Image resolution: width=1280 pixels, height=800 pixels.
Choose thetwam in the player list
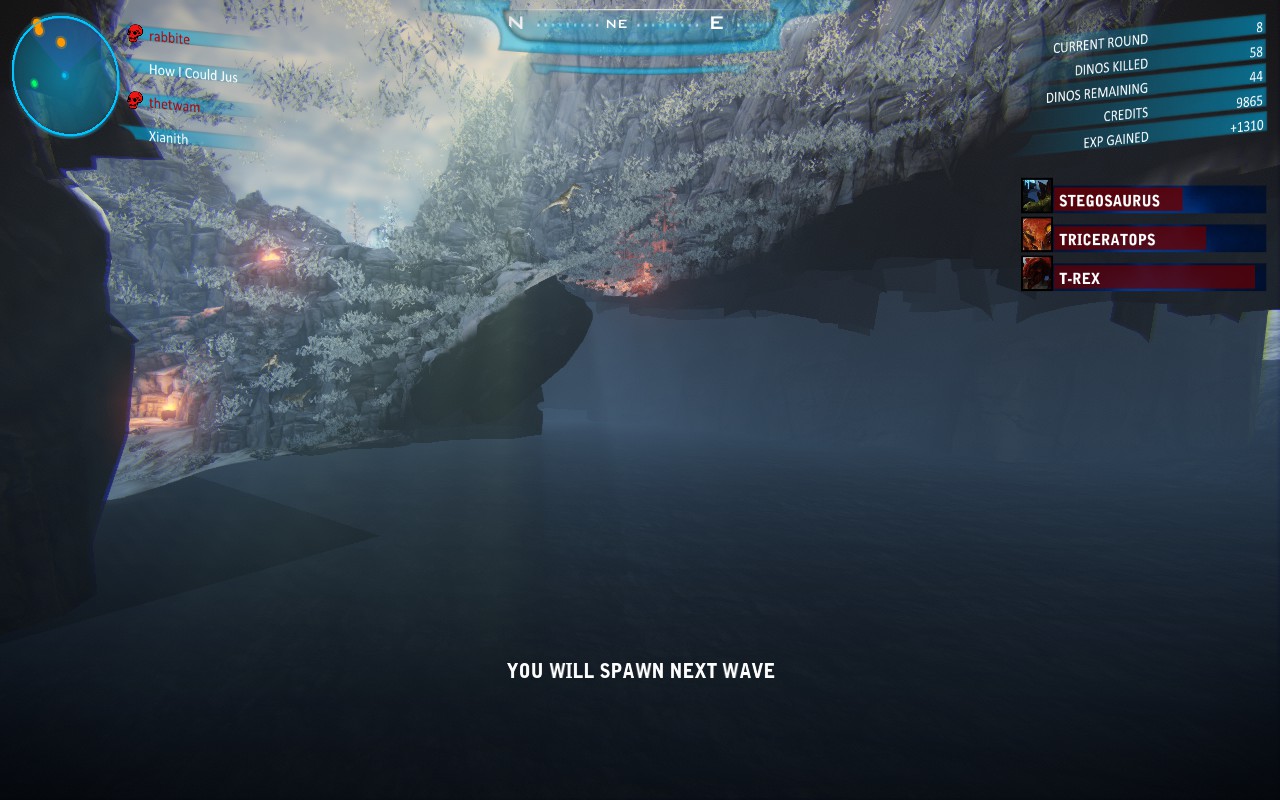pyautogui.click(x=174, y=105)
